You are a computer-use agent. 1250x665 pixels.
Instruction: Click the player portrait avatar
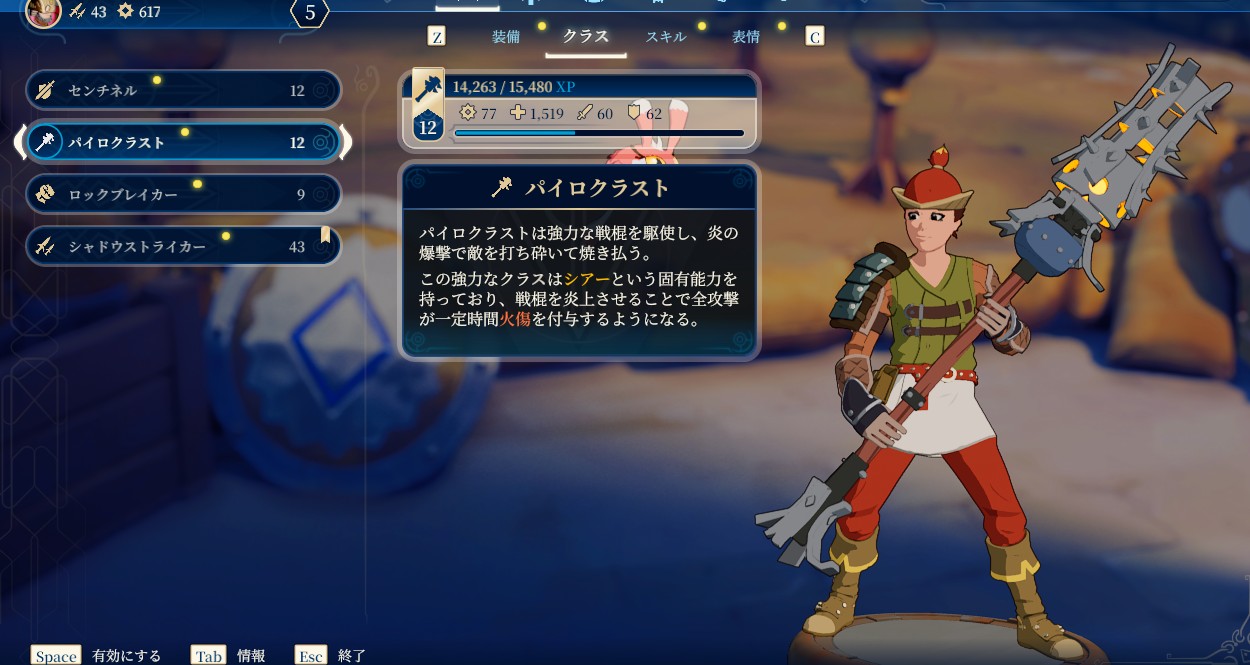coord(44,12)
